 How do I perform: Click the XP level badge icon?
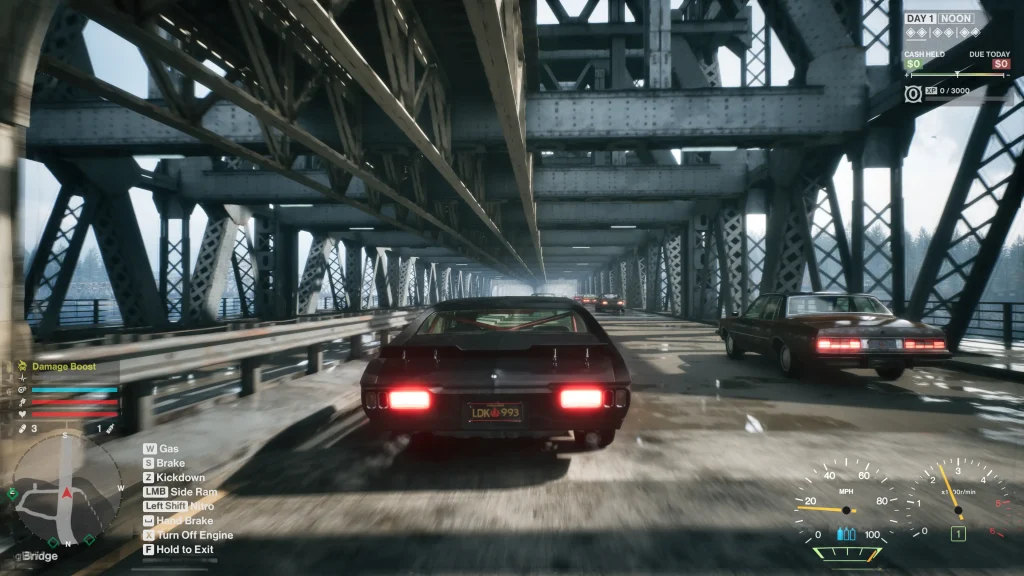(x=914, y=93)
